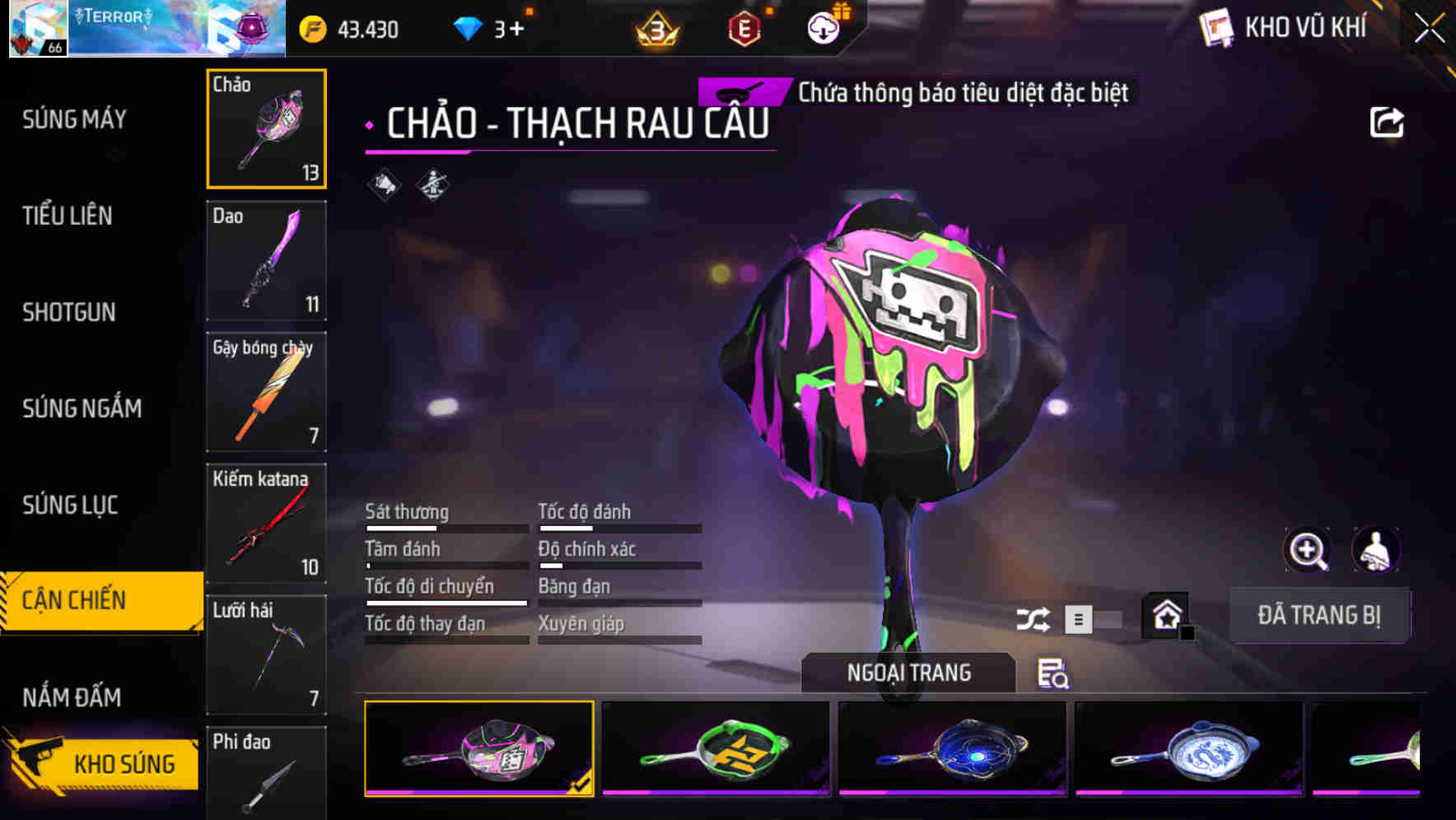This screenshot has width=1456, height=820.
Task: Select the home-star display icon
Action: pos(1164,615)
